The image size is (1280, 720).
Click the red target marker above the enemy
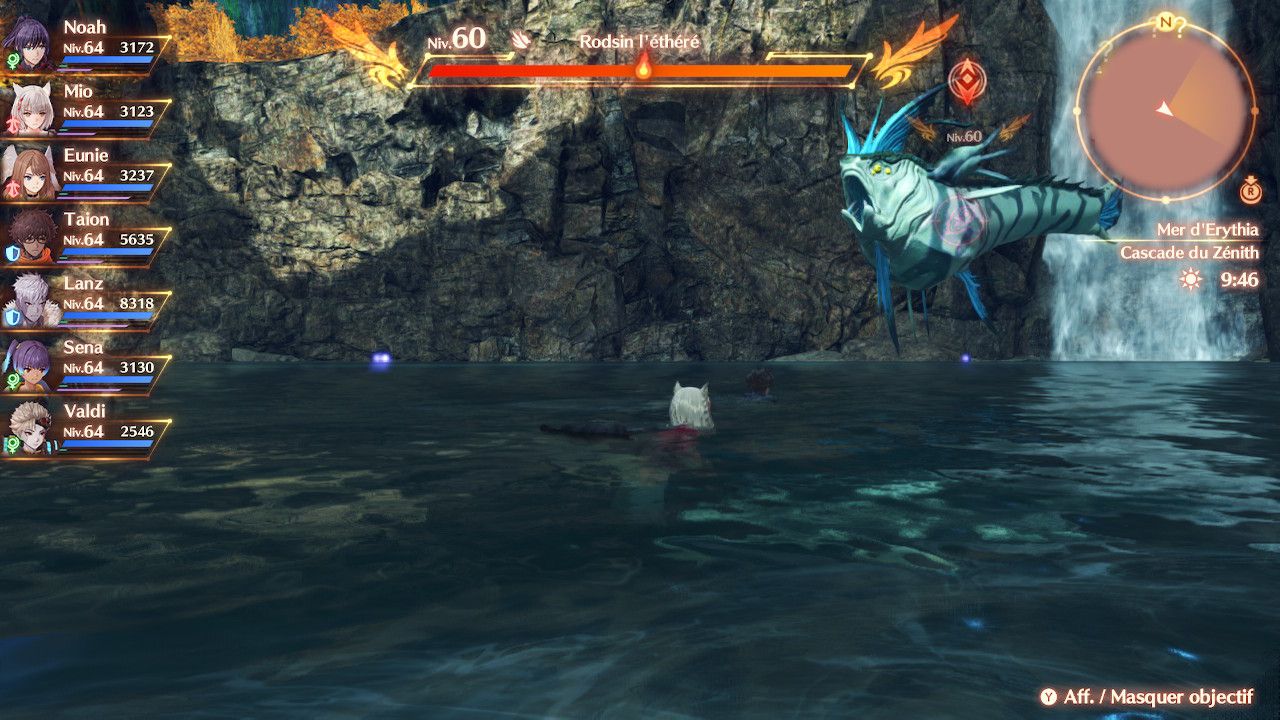pyautogui.click(x=965, y=83)
